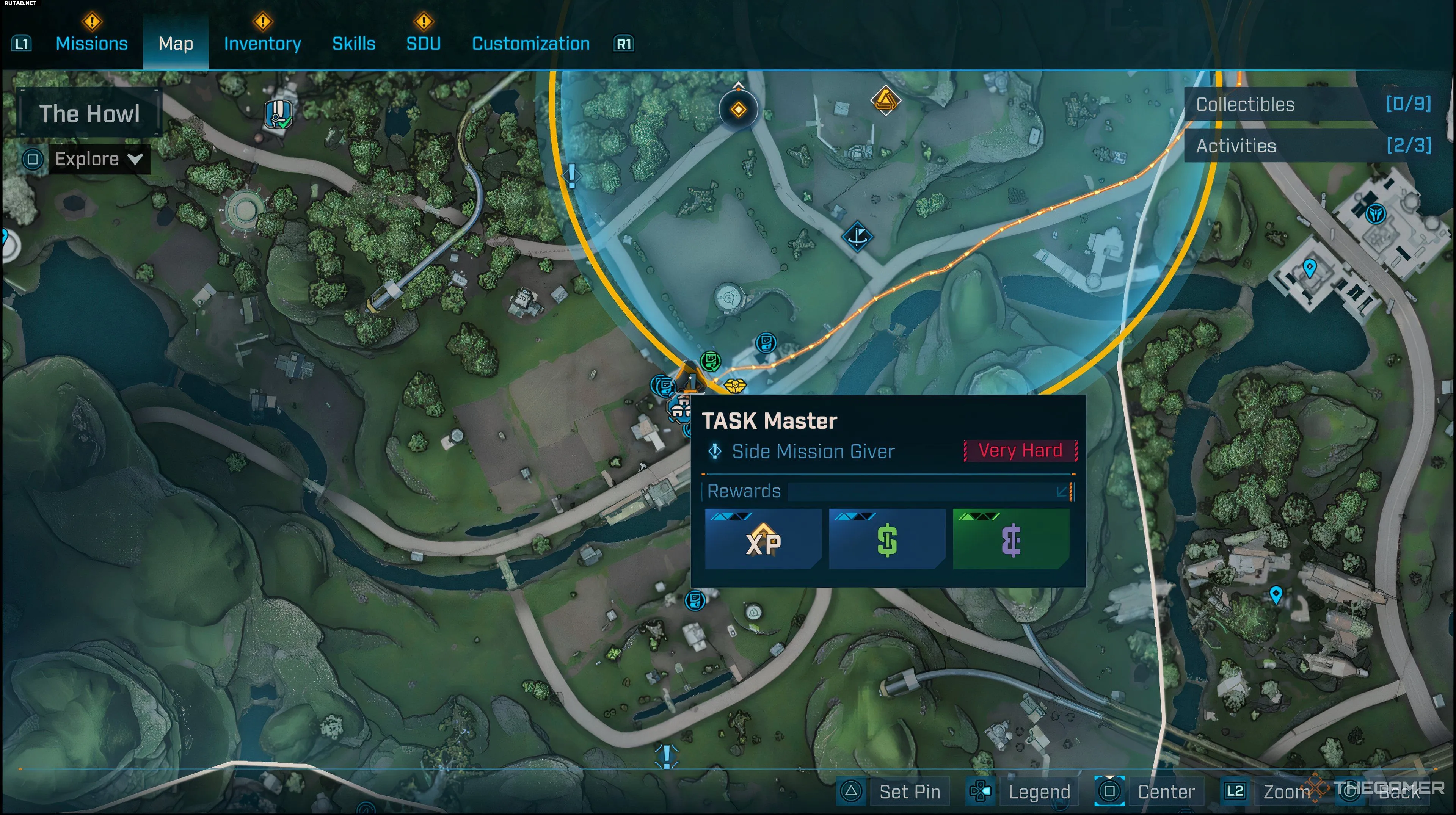Select the purple Eridium reward tile

coord(1011,539)
